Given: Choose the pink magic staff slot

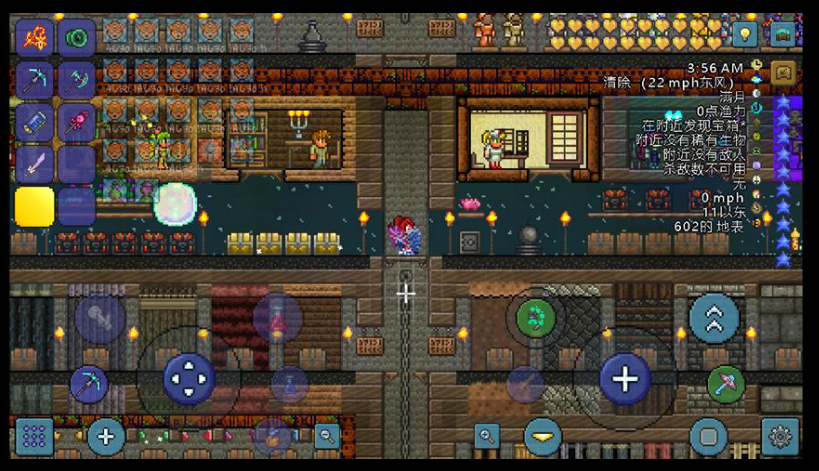Looking at the screenshot, I should pos(76,123).
